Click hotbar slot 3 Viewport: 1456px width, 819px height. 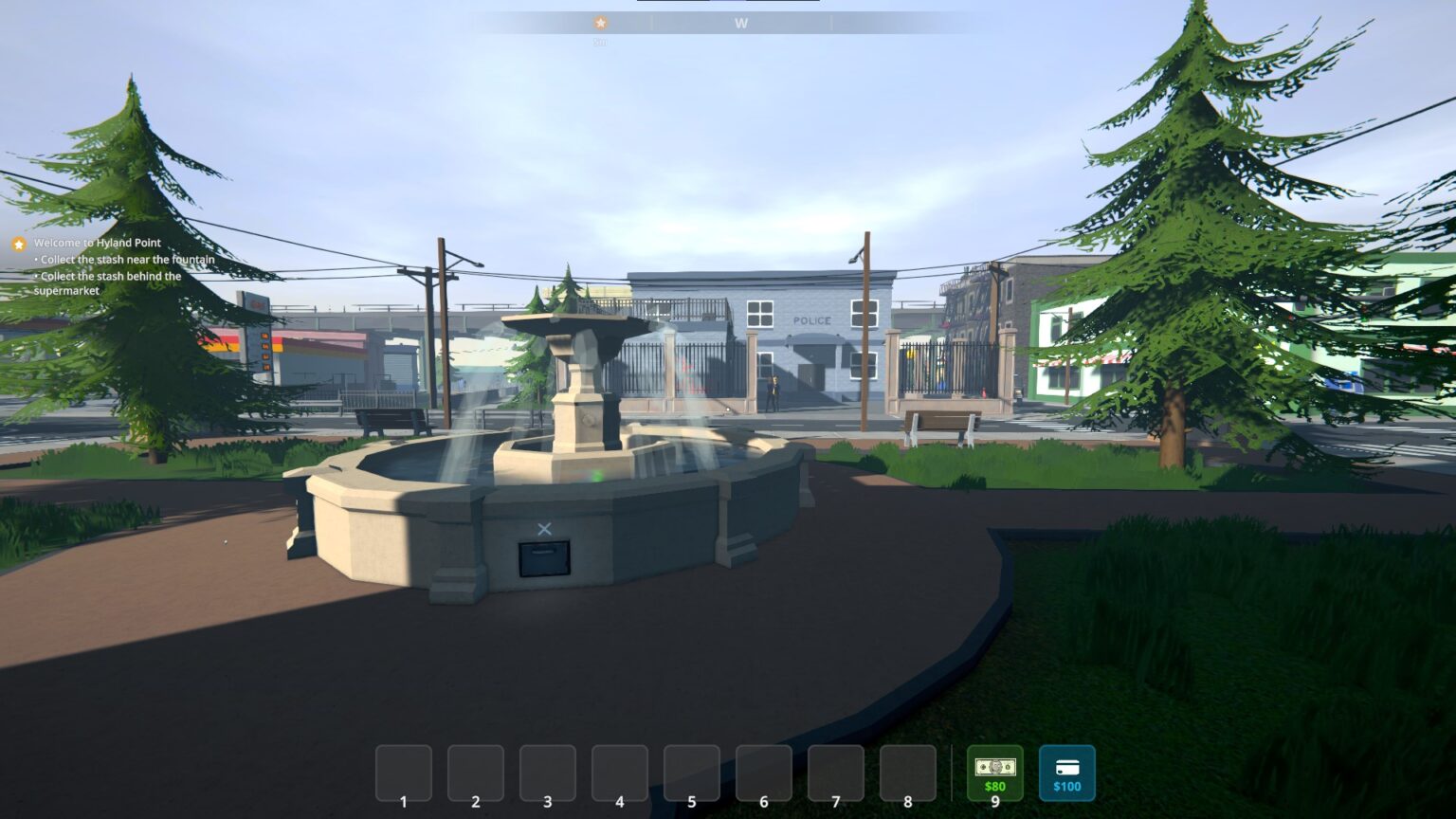click(547, 772)
